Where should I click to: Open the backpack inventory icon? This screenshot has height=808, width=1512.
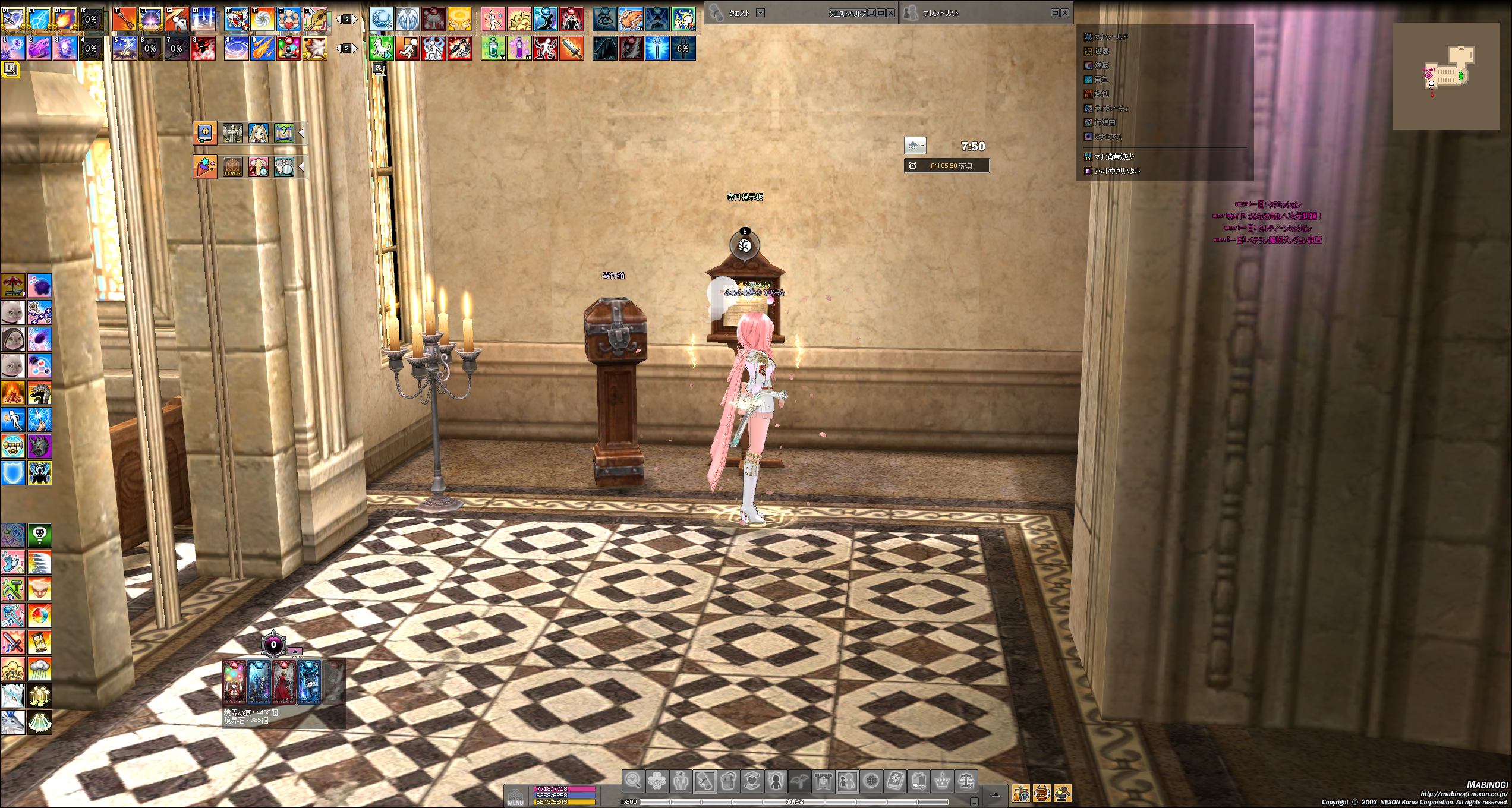pyautogui.click(x=729, y=781)
